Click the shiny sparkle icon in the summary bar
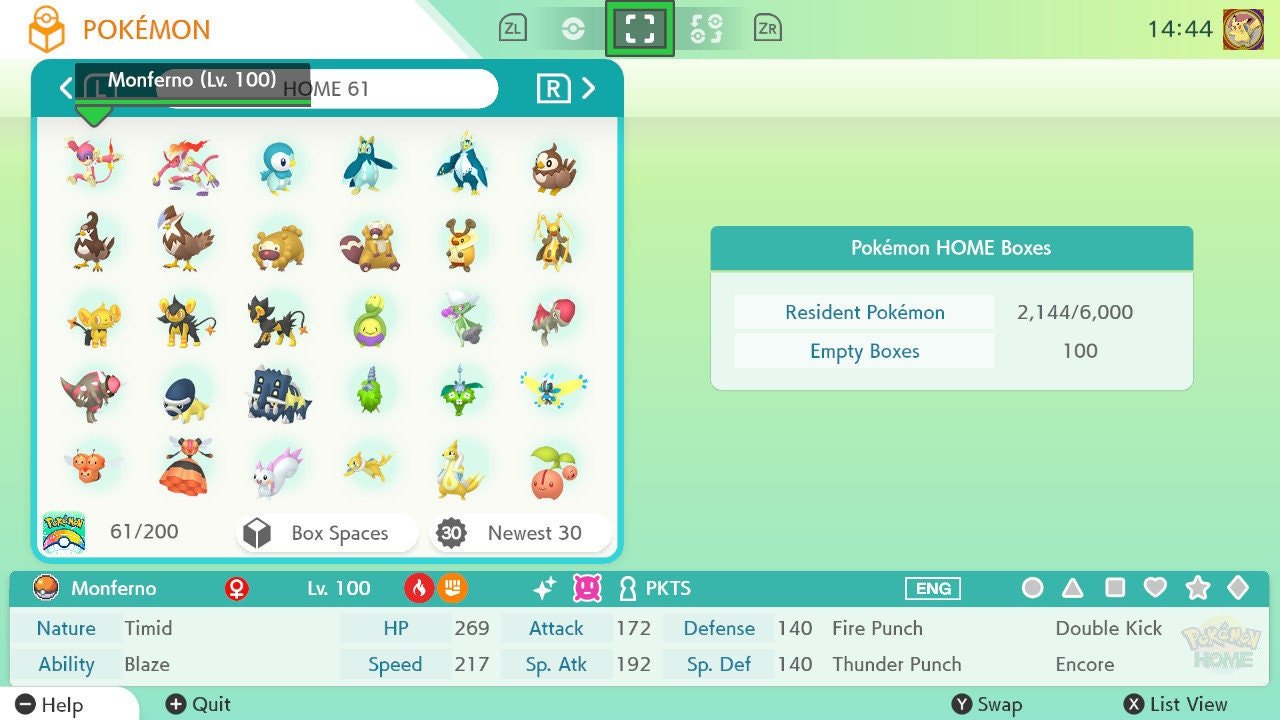The width and height of the screenshot is (1280, 720). (545, 589)
